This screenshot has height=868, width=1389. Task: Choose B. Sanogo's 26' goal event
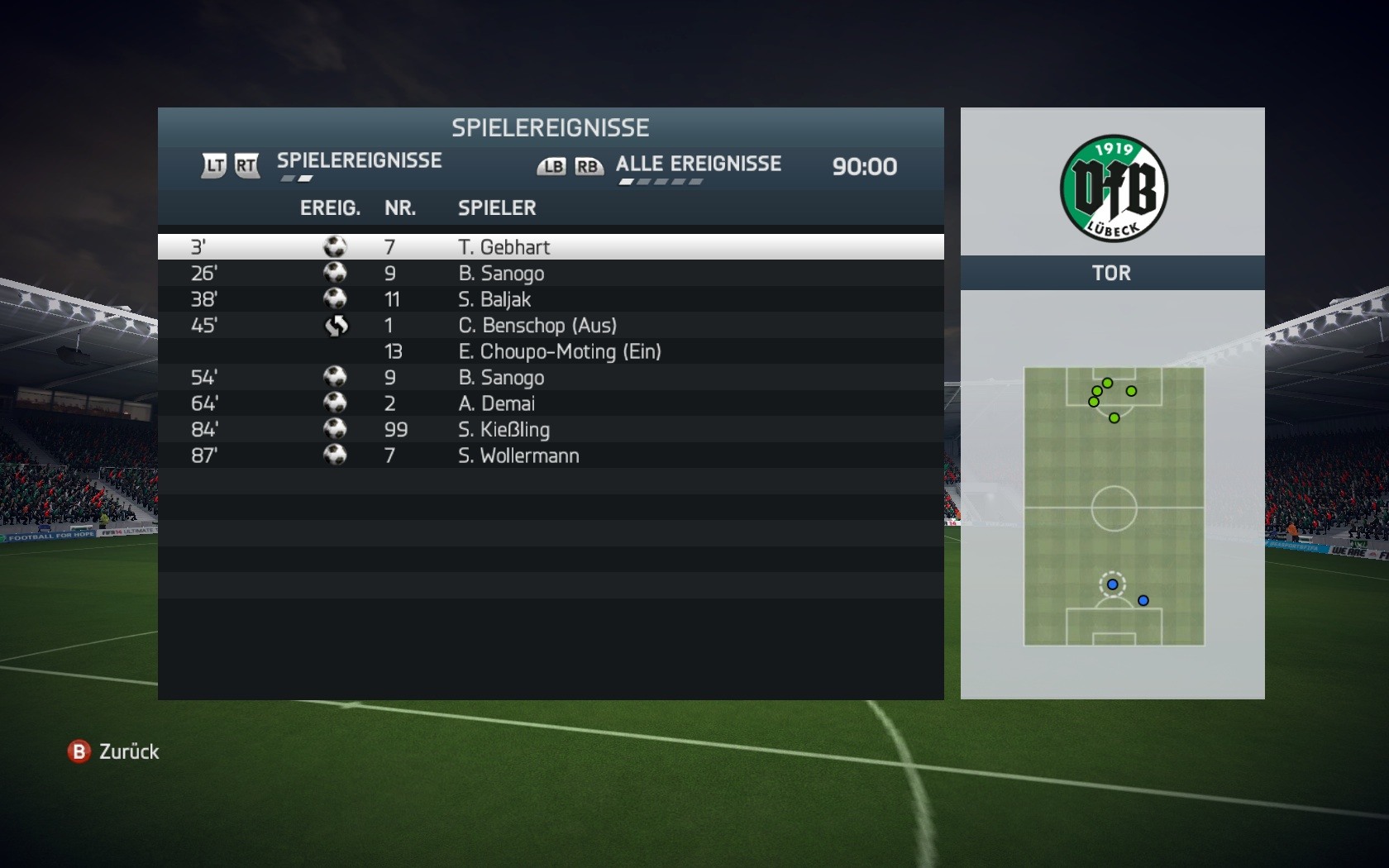[550, 274]
